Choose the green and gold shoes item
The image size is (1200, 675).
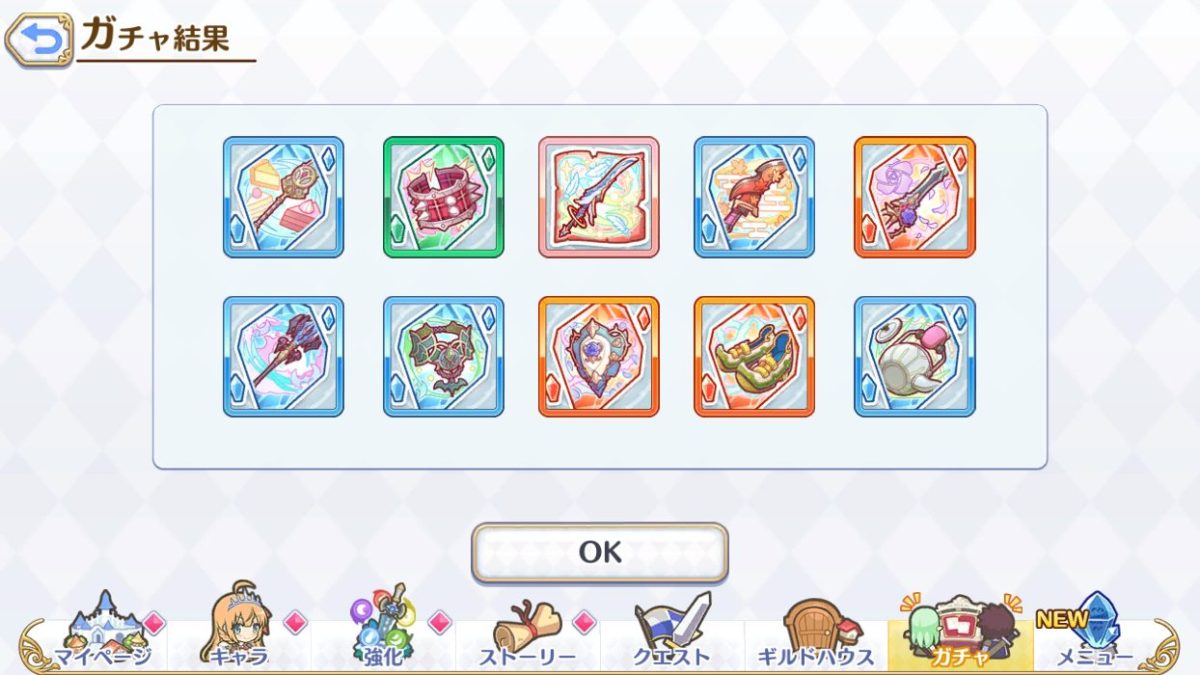[x=754, y=356]
